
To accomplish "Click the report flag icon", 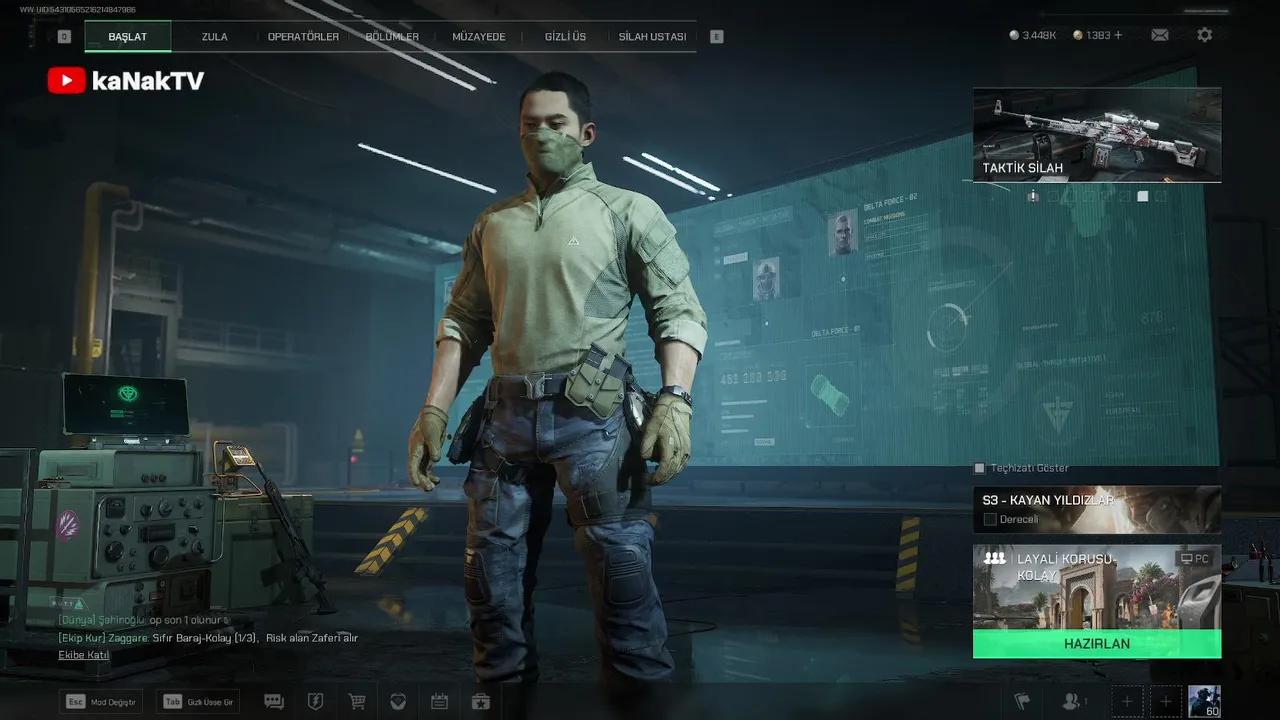I will click(1022, 701).
